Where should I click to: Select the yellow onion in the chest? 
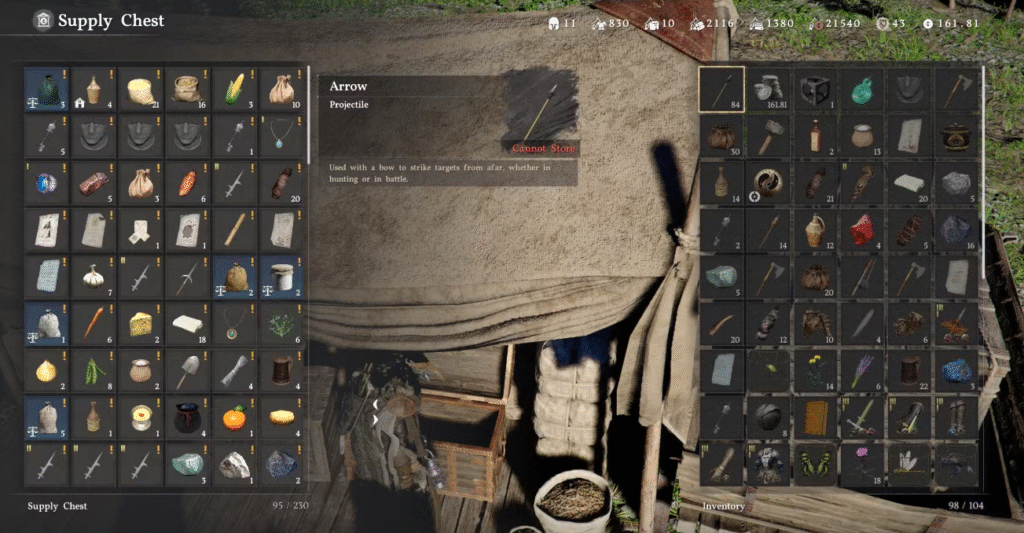46,370
